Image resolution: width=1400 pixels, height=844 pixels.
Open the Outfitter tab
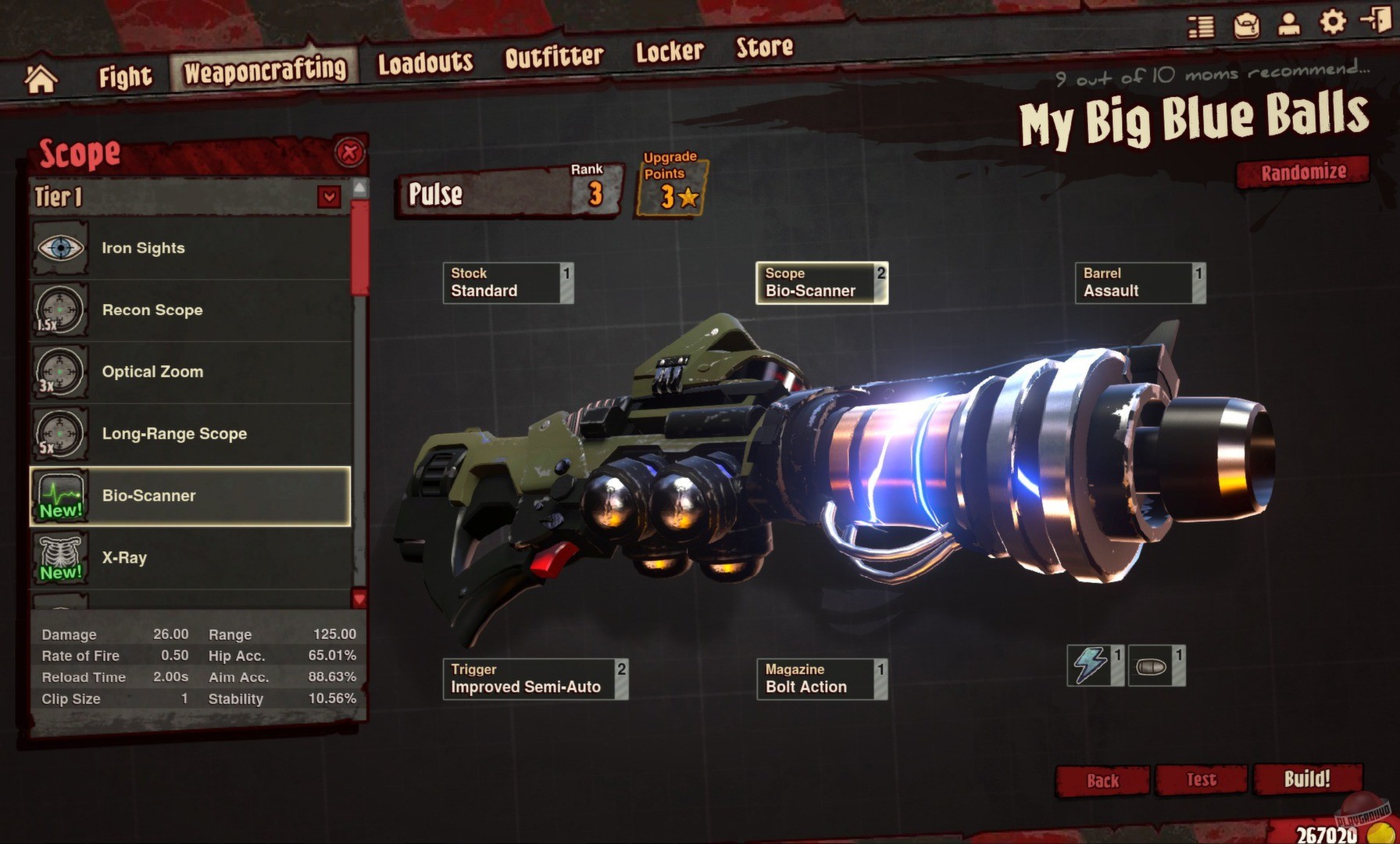554,55
